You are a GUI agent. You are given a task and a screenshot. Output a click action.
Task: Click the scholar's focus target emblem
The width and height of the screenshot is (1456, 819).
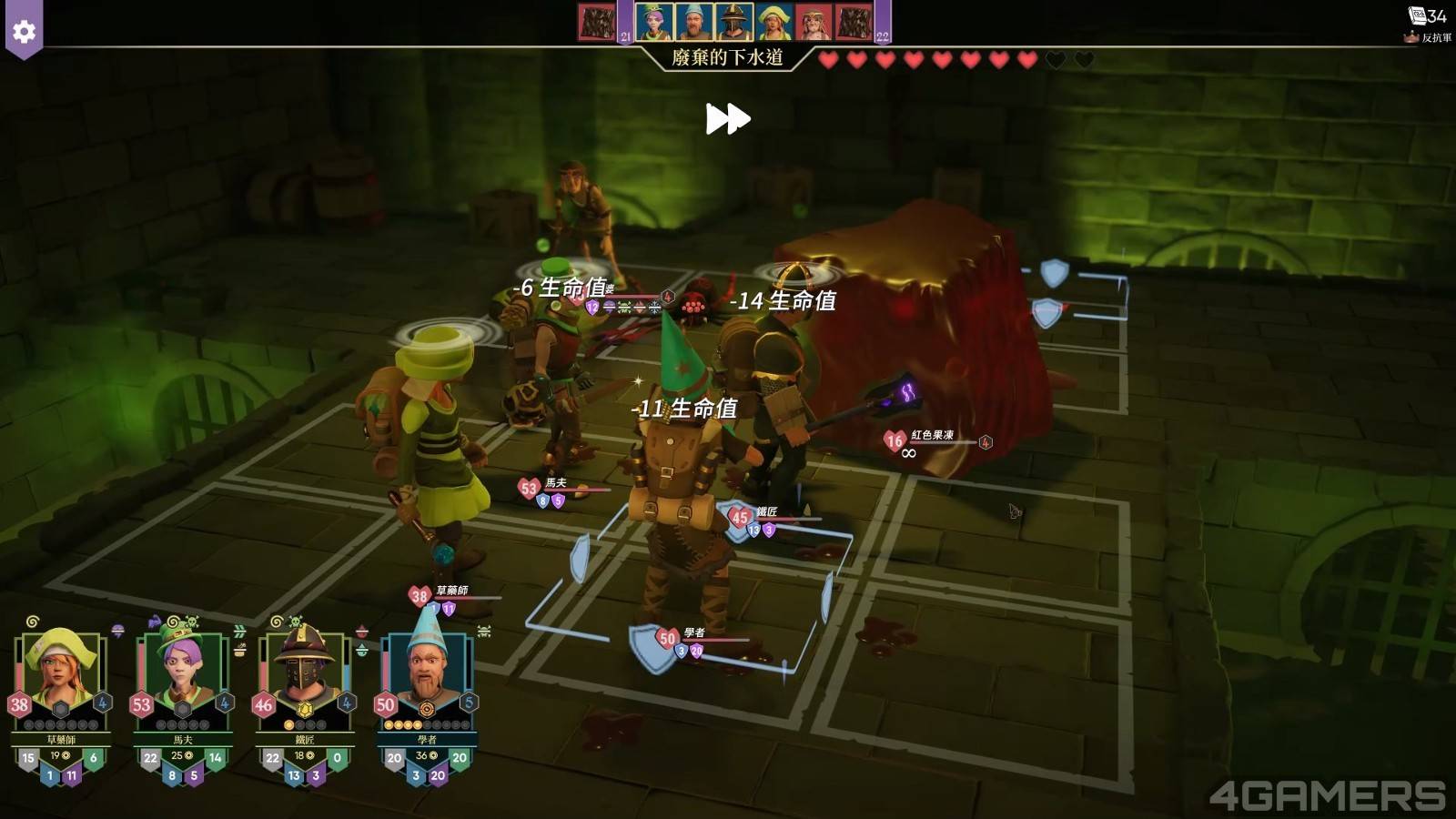point(426,709)
